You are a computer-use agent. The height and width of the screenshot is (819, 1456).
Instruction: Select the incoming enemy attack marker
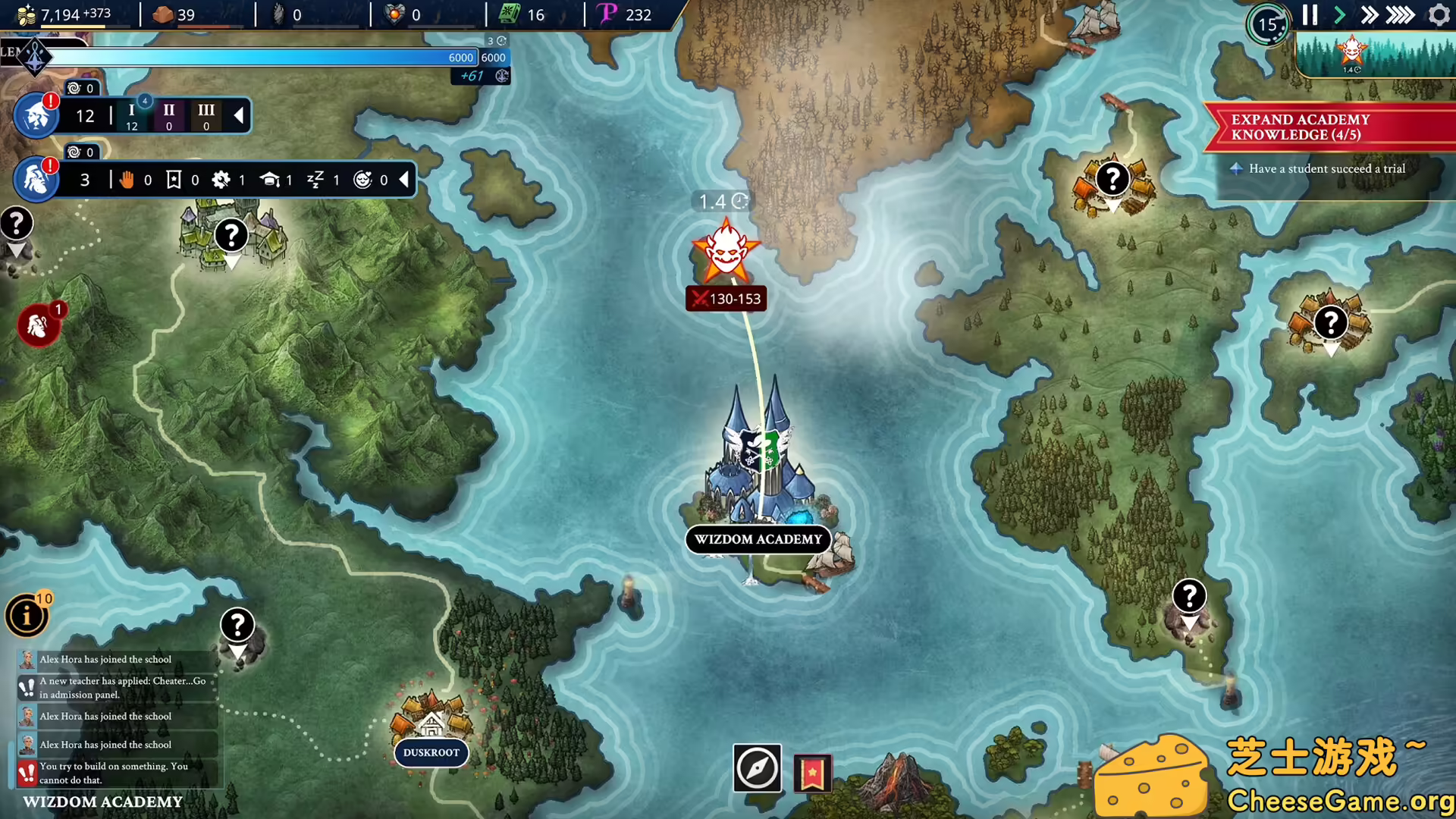point(726,252)
